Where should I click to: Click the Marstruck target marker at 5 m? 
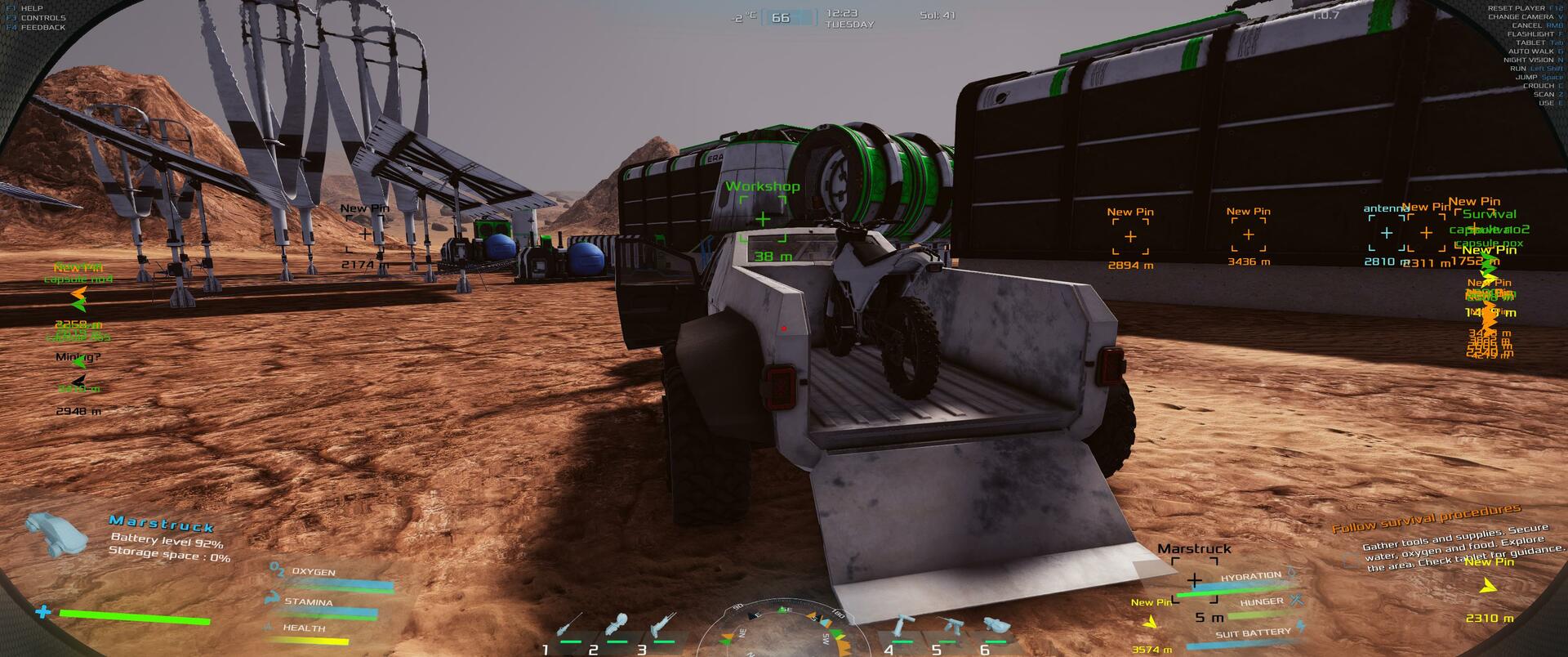(1195, 581)
